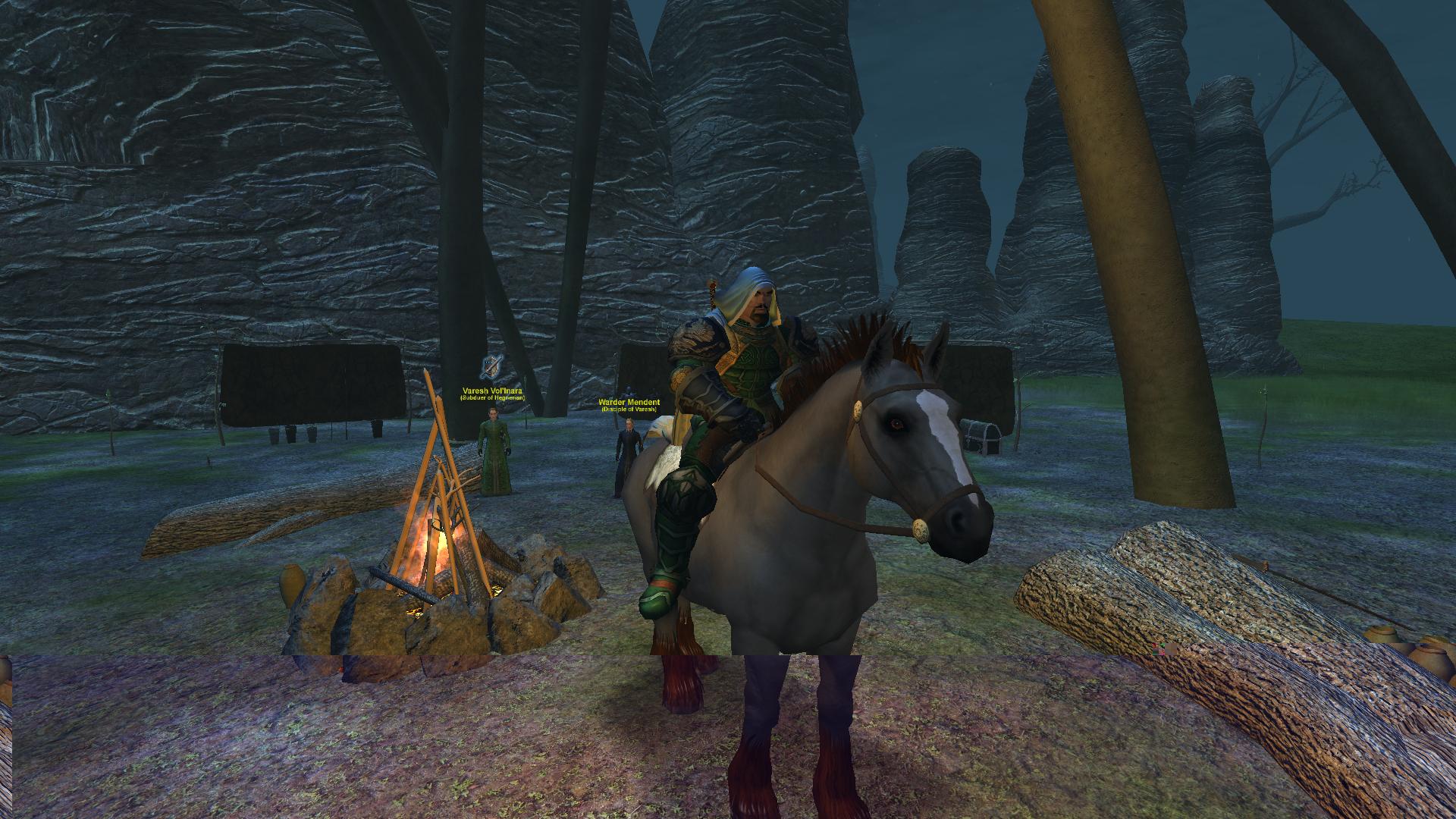Click the sword-and-shield icon above Varesh
This screenshot has height=819, width=1456.
tap(491, 369)
